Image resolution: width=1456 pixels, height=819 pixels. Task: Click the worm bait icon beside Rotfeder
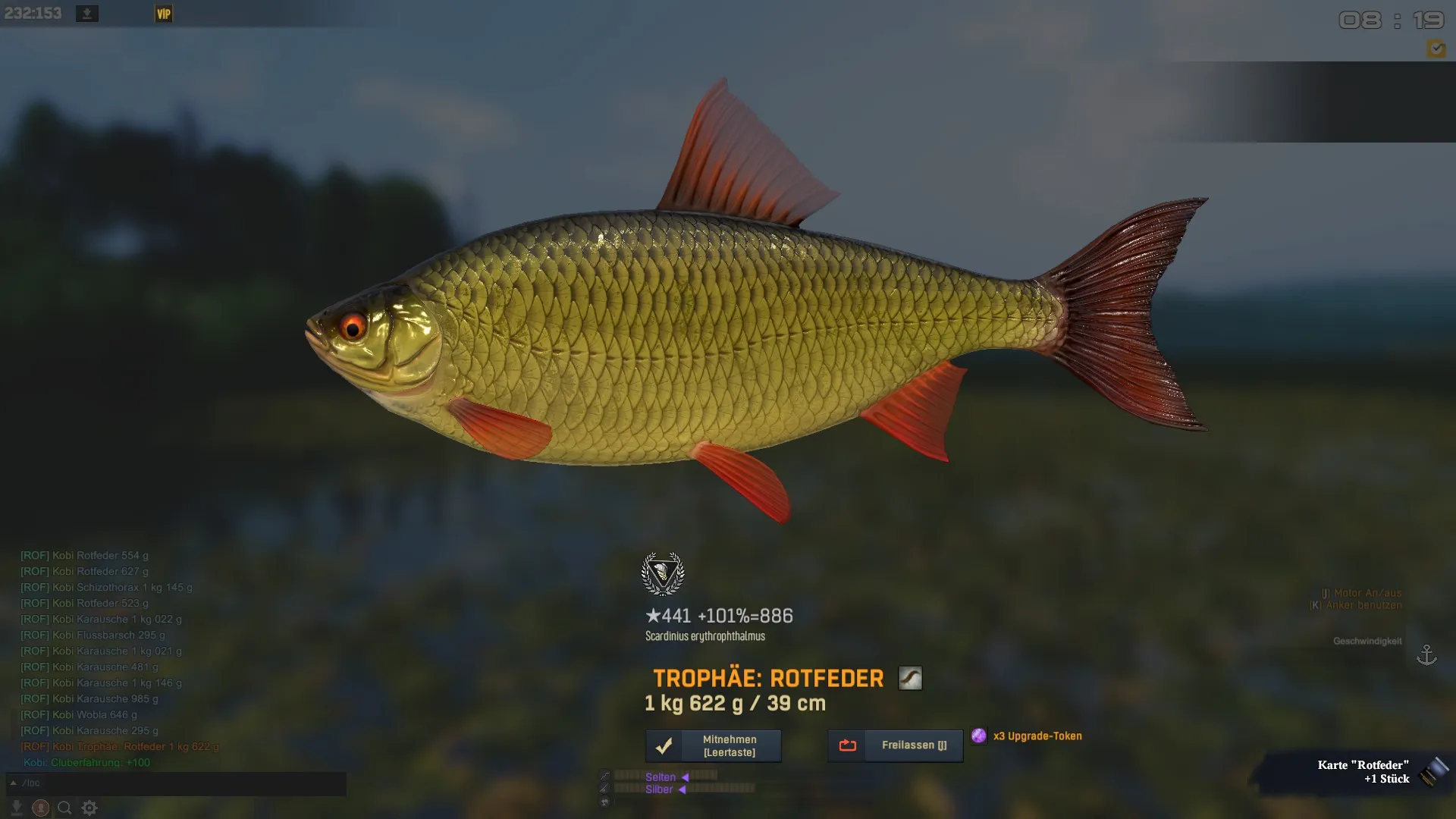pos(910,678)
